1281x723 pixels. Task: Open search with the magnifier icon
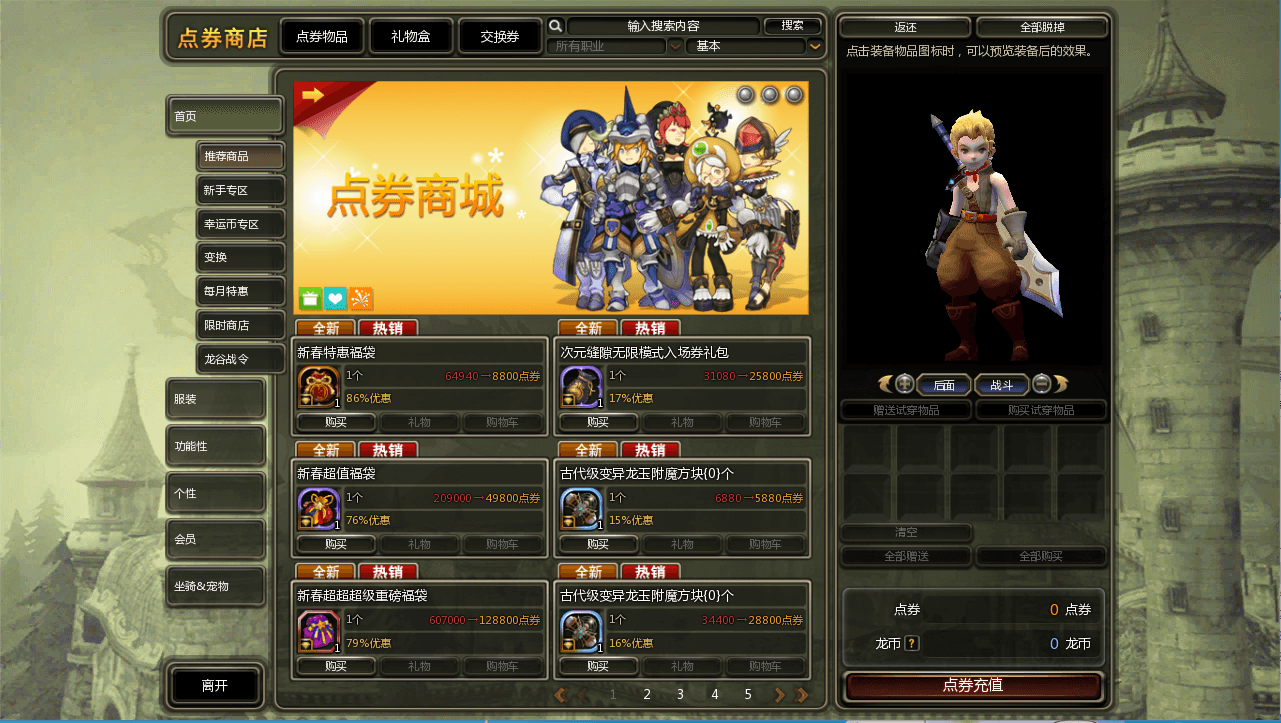point(556,25)
